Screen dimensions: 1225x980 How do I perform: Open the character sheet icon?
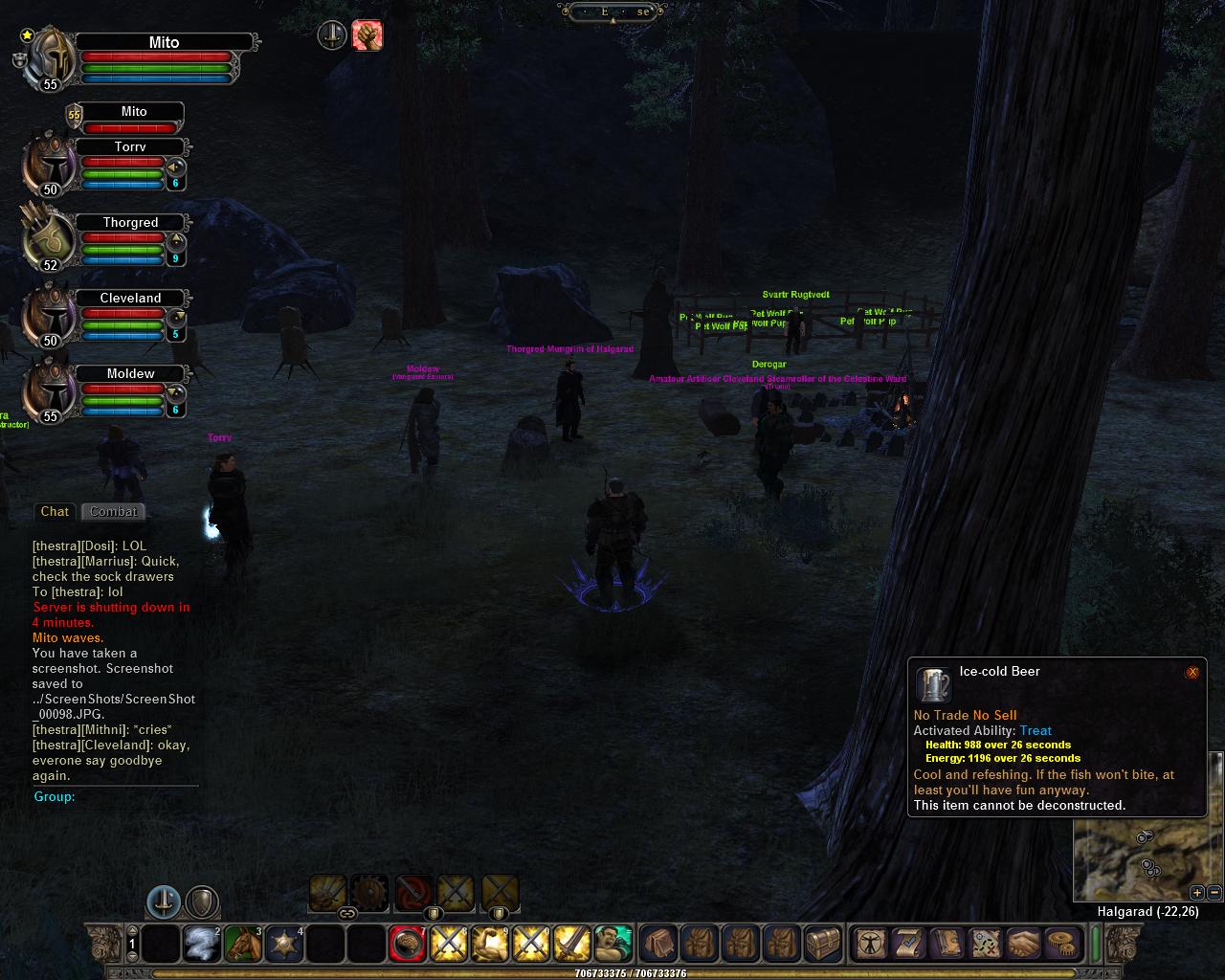869,945
